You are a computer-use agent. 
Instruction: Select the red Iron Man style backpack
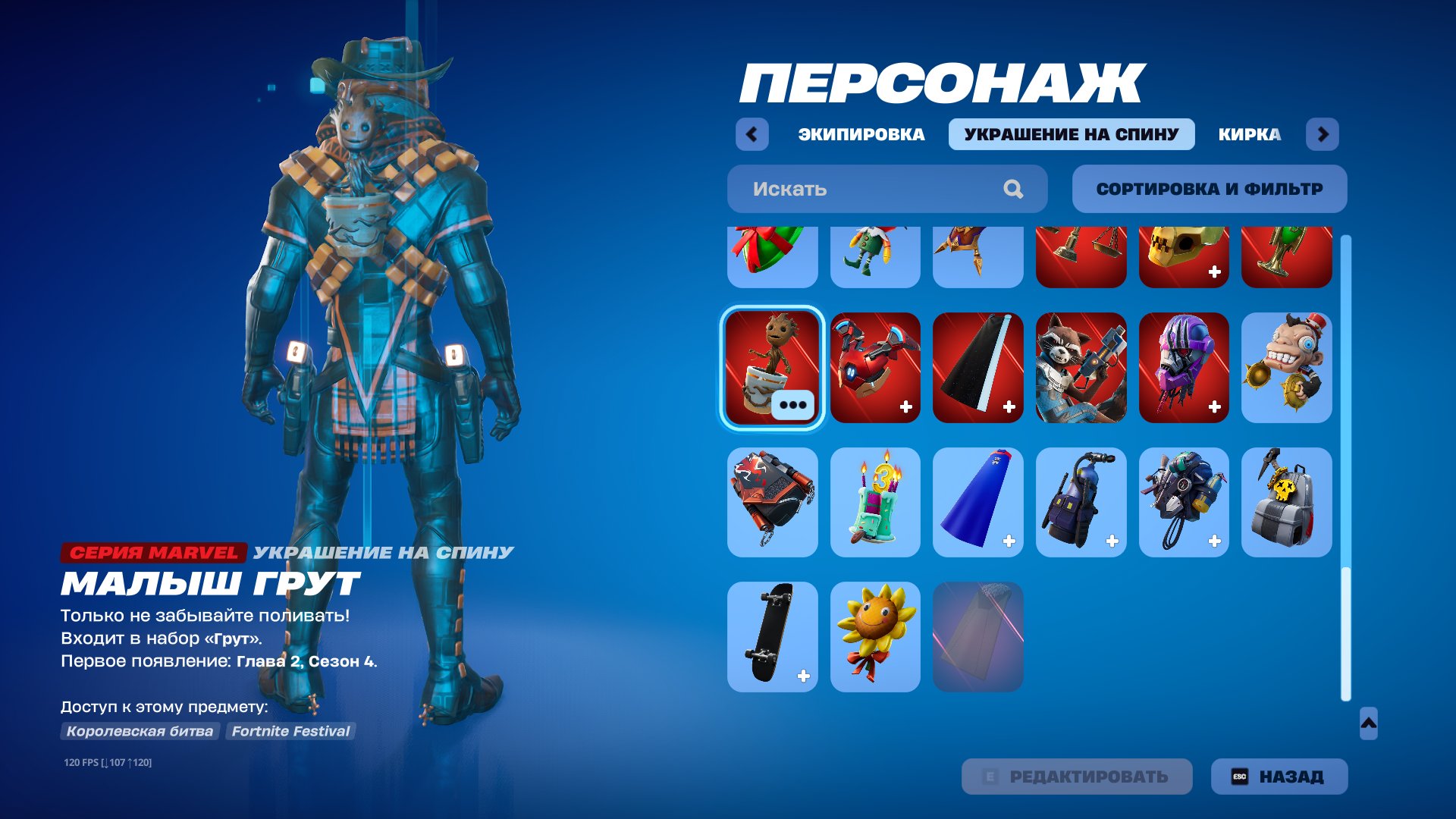point(875,367)
